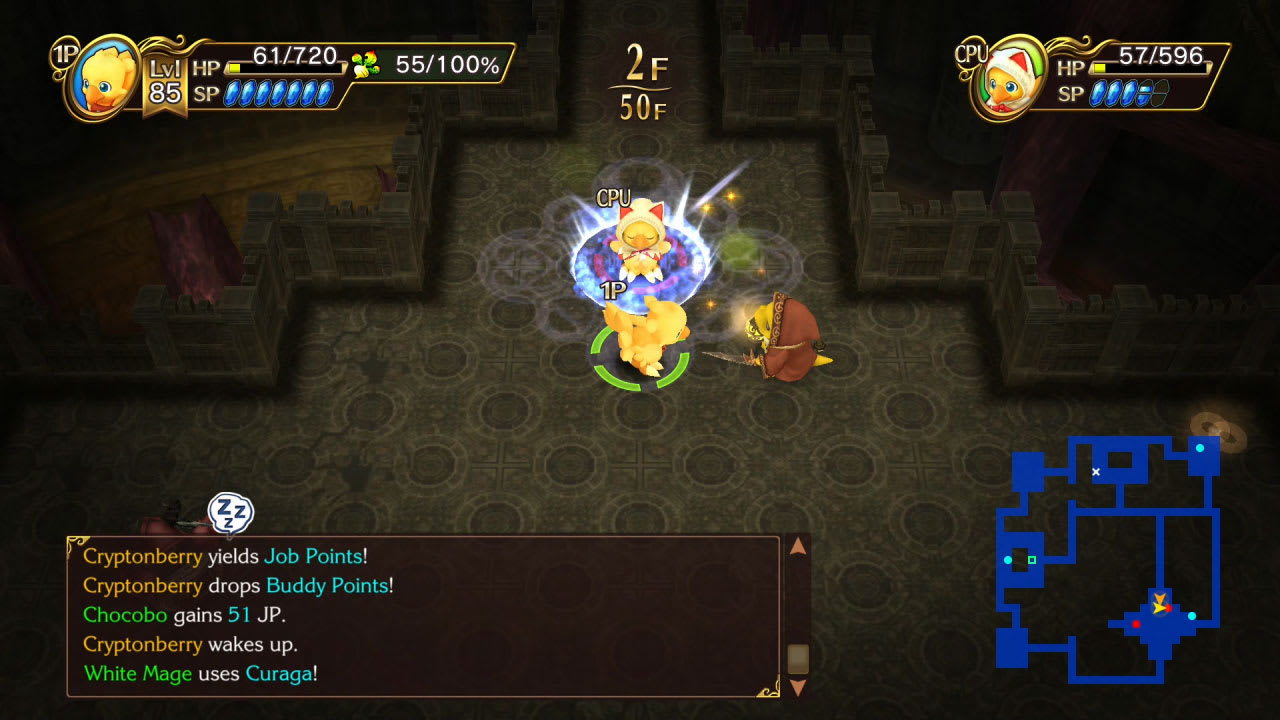Click the up arrow above the log scrollbar
This screenshot has width=1280, height=720.
tap(797, 546)
